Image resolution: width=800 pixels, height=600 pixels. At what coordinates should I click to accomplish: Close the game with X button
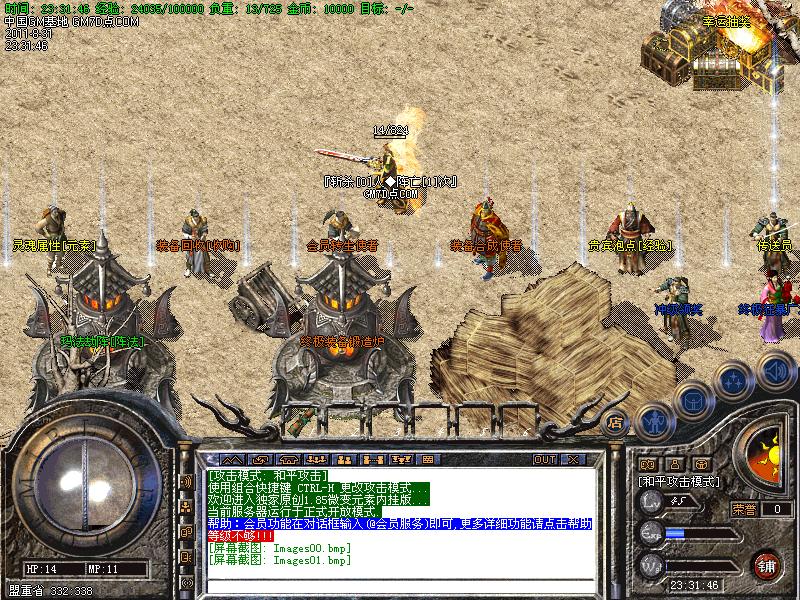[574, 459]
